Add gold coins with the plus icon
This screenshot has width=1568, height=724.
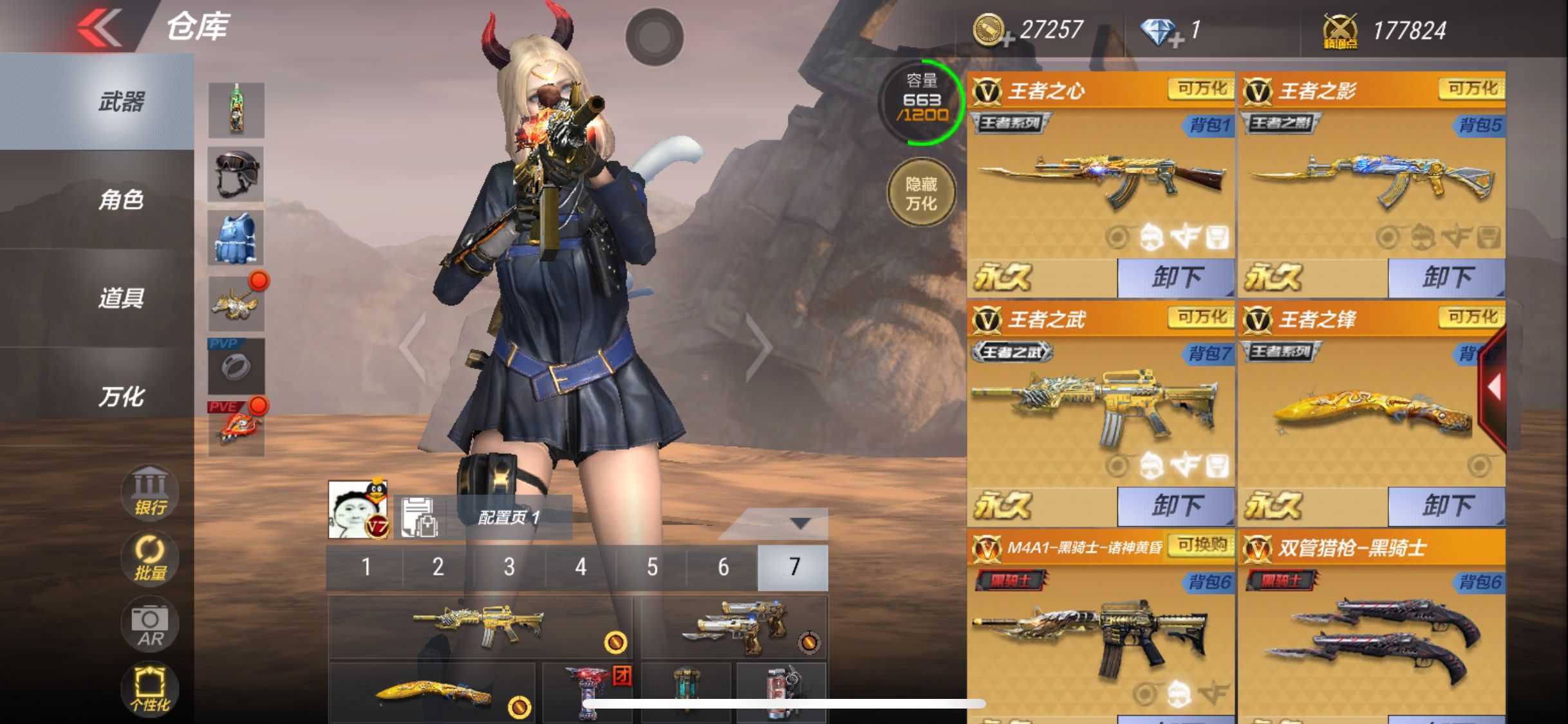(x=1008, y=40)
